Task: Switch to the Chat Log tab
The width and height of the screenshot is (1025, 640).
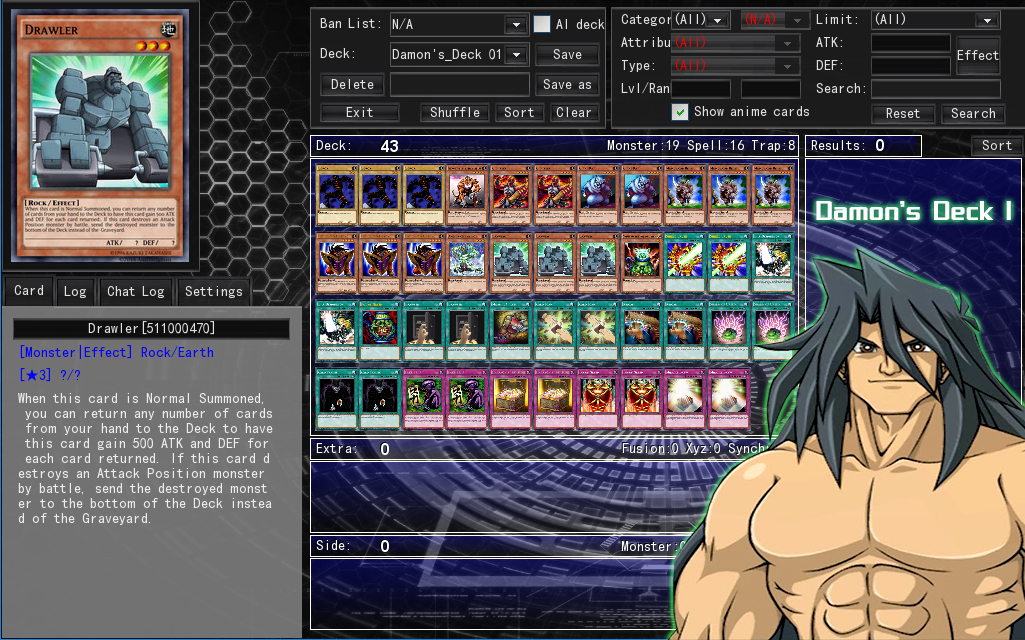Action: 136,291
